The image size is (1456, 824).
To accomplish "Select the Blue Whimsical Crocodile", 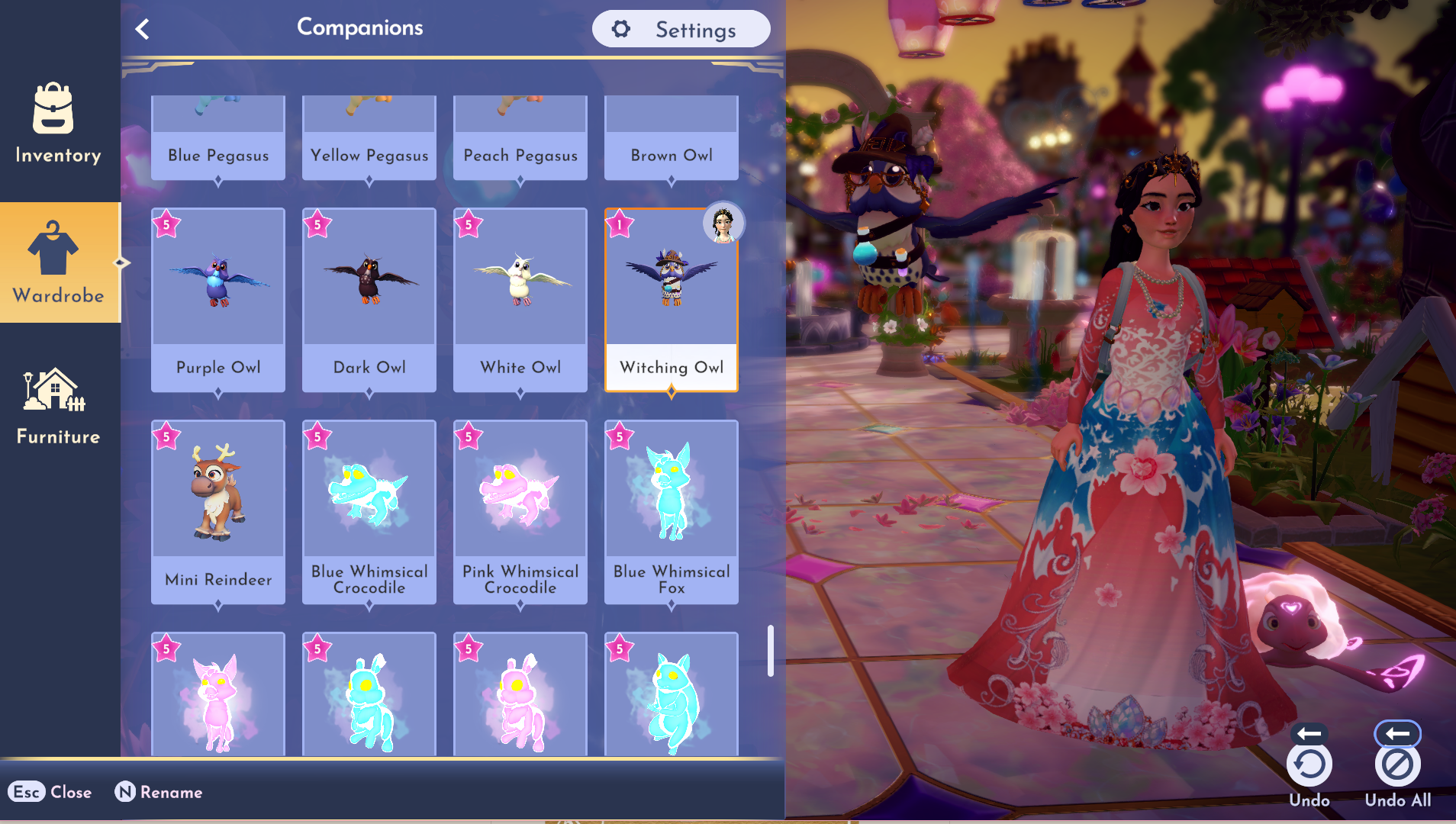I will click(x=369, y=511).
